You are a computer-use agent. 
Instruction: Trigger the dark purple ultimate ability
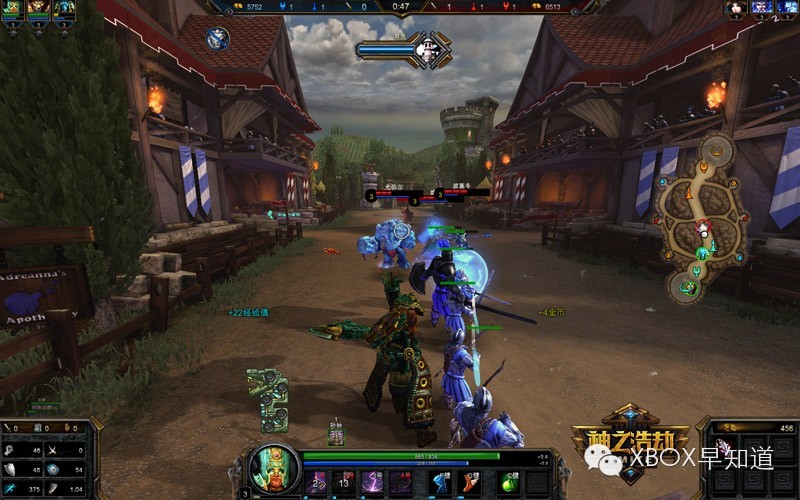click(401, 482)
